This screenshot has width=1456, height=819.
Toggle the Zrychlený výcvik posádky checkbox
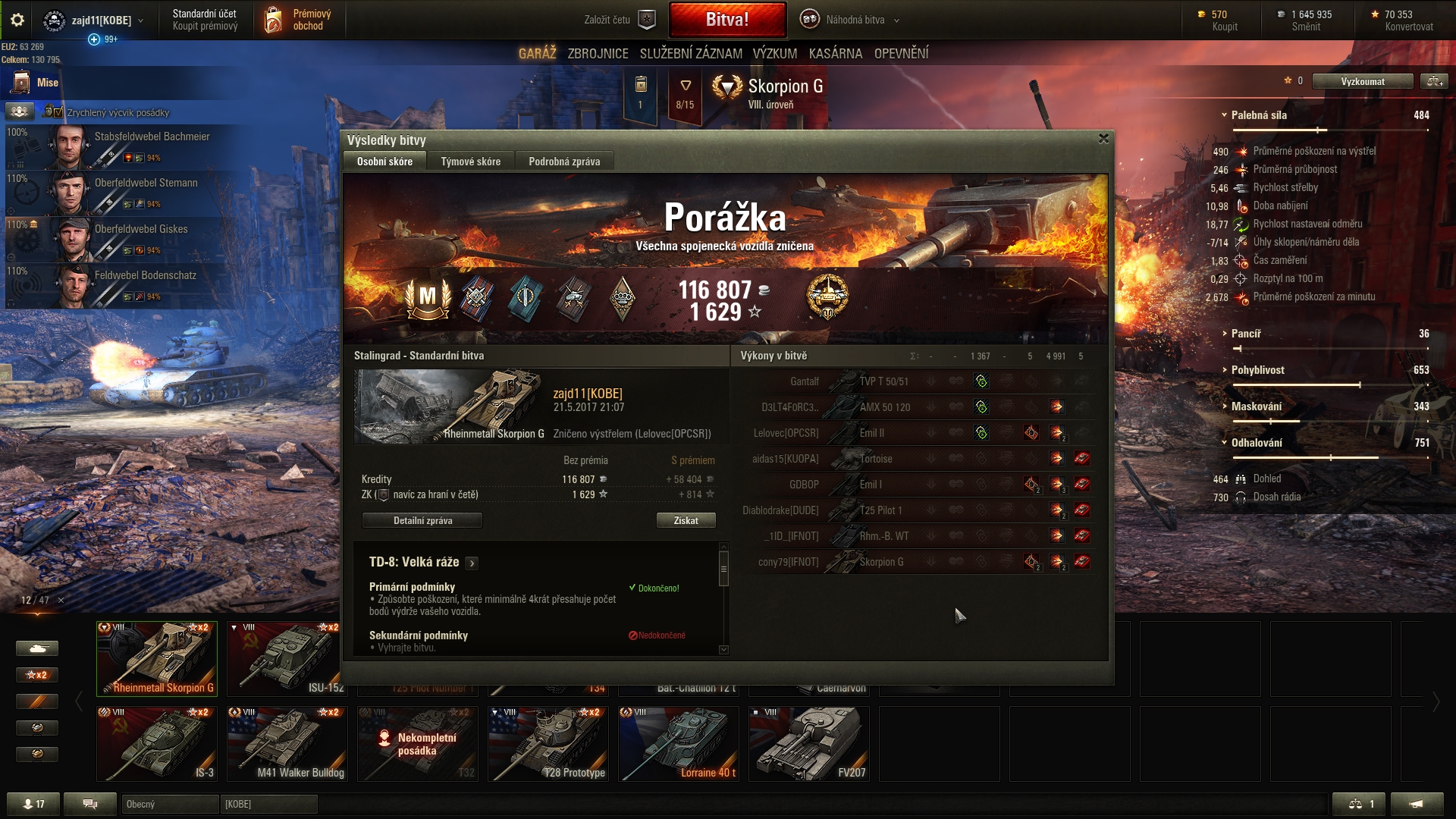tap(58, 112)
